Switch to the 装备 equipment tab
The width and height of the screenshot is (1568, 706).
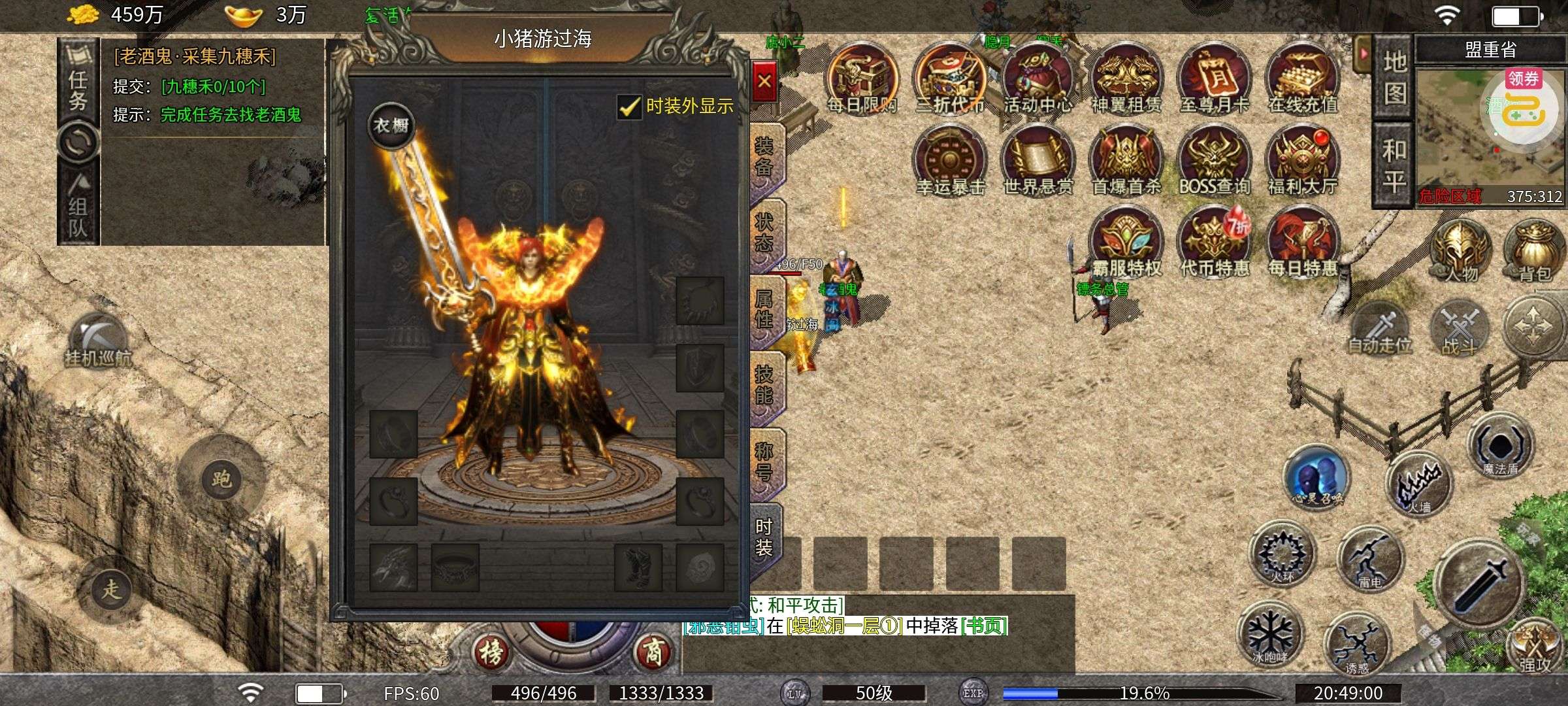coord(764,158)
